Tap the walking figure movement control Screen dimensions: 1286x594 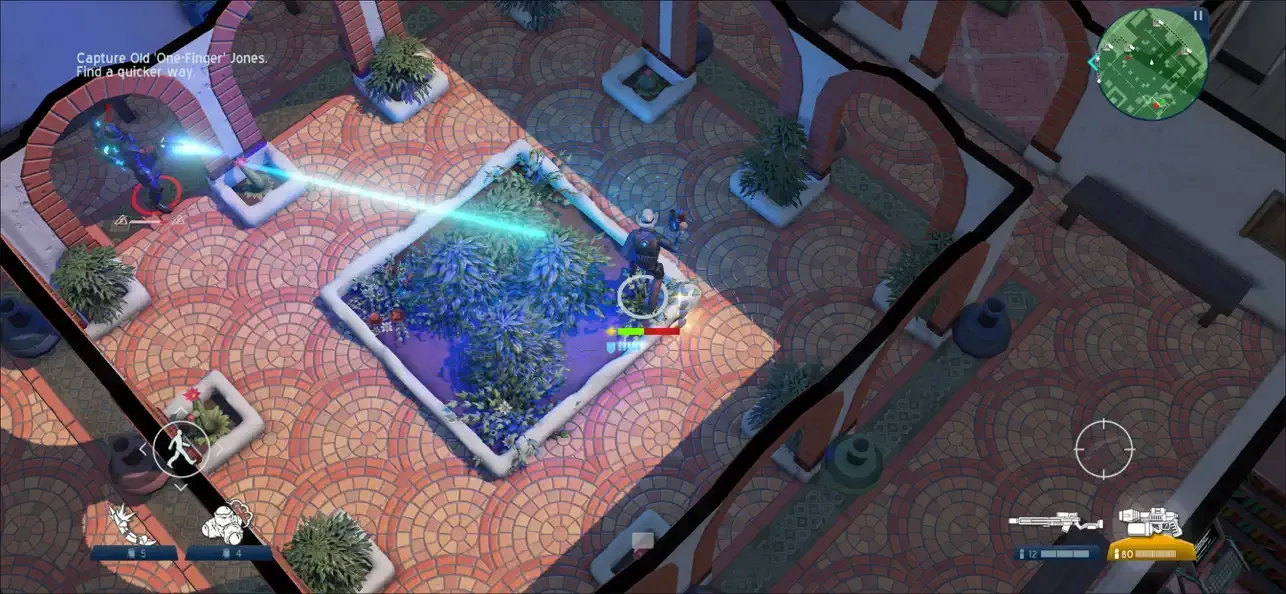(181, 446)
